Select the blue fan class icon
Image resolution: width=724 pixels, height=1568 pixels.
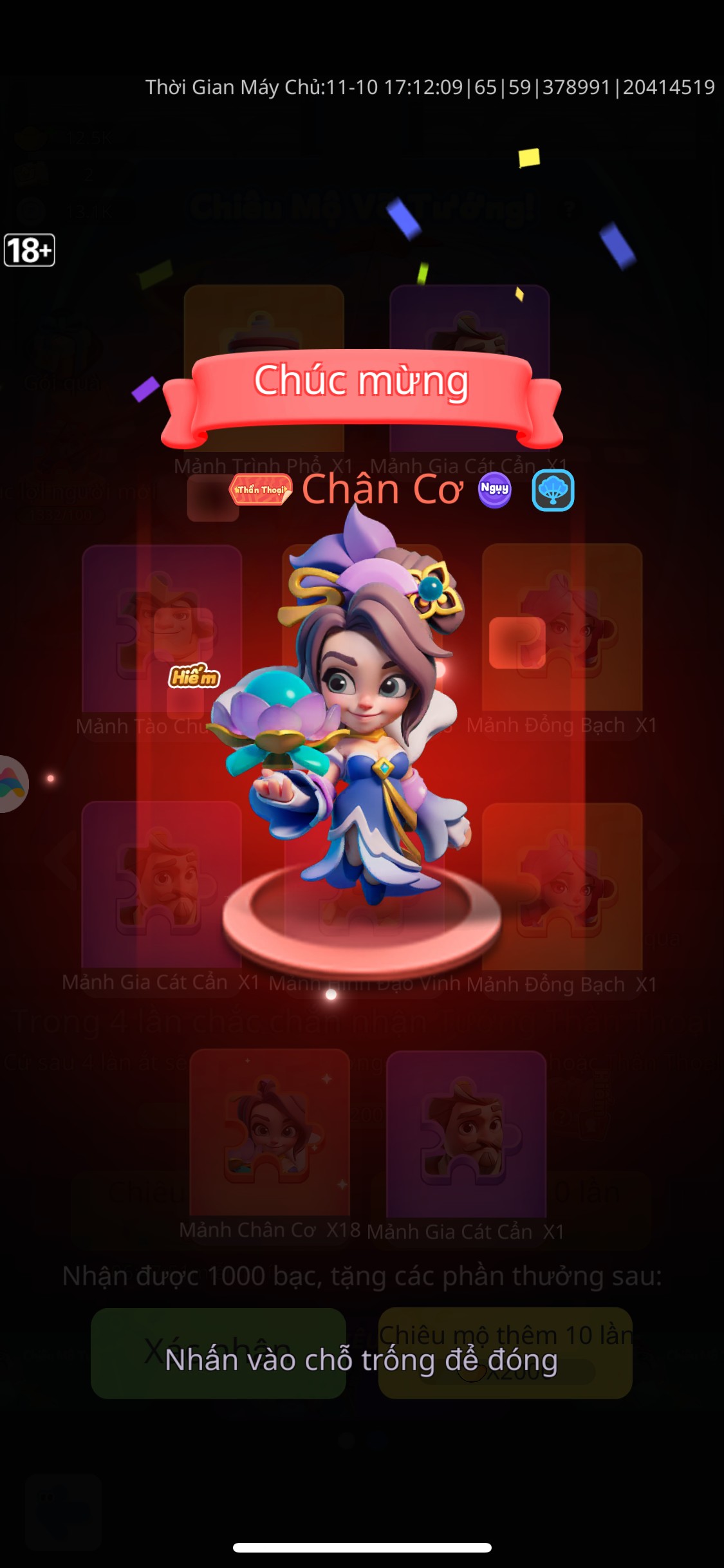point(553,490)
